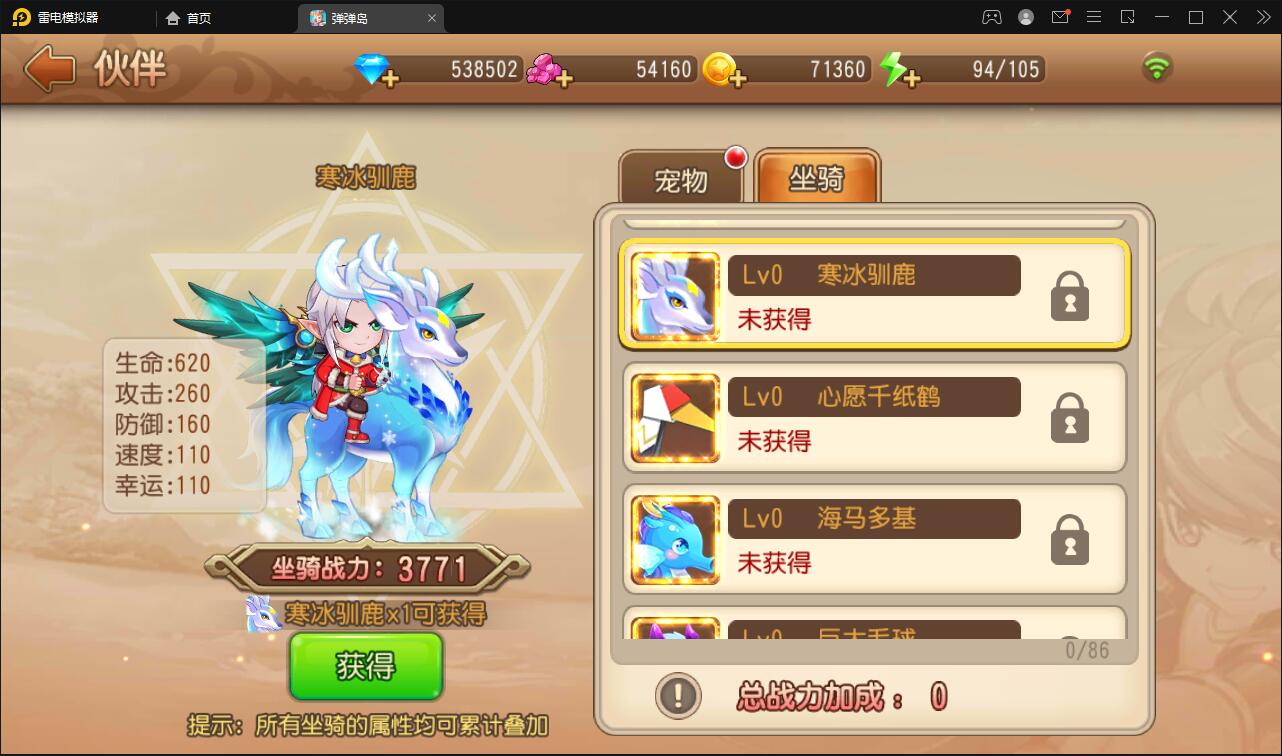Click the lock icon on 寒冰驯鹿 entry
Screen dimensions: 1282x756
click(1069, 297)
